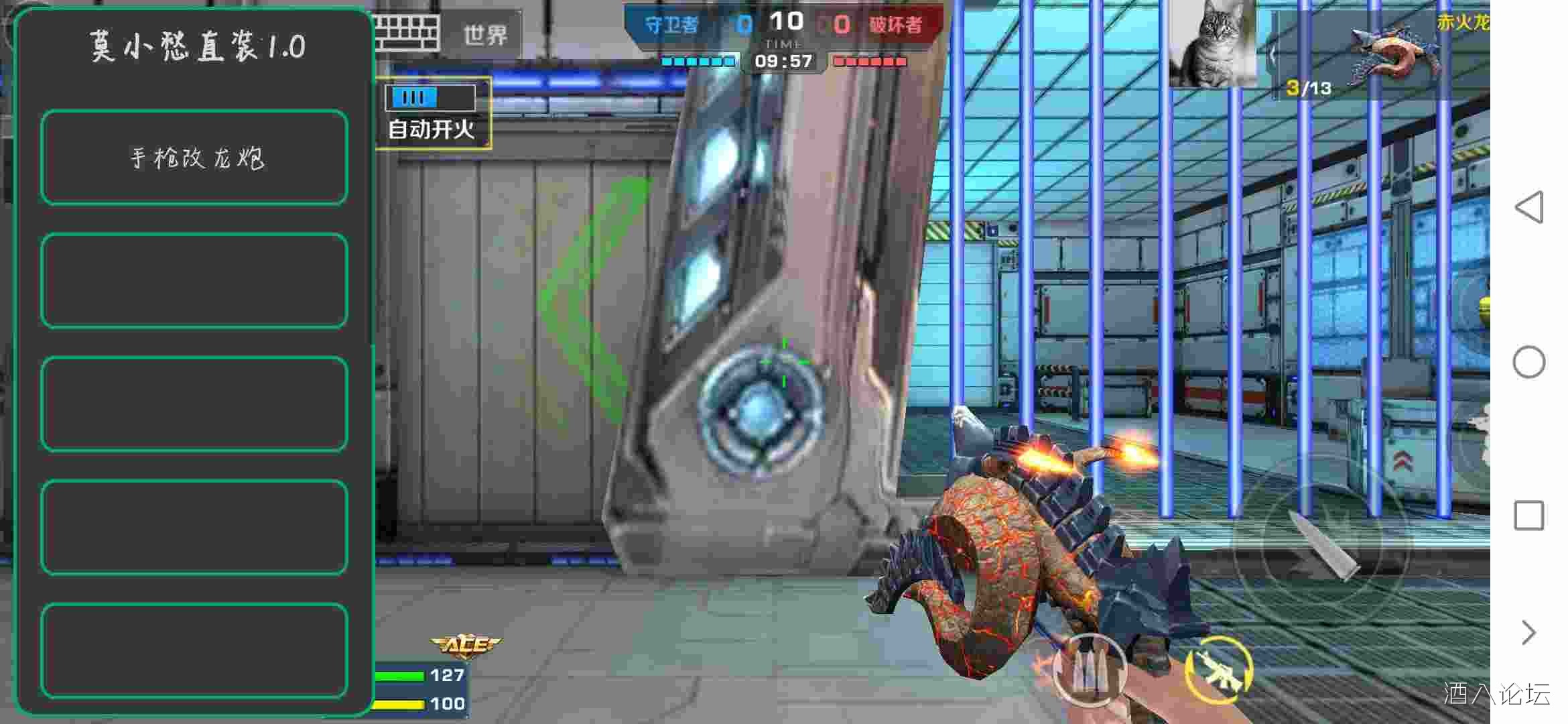
Task: Tap the Android back triangle button
Action: tap(1529, 206)
